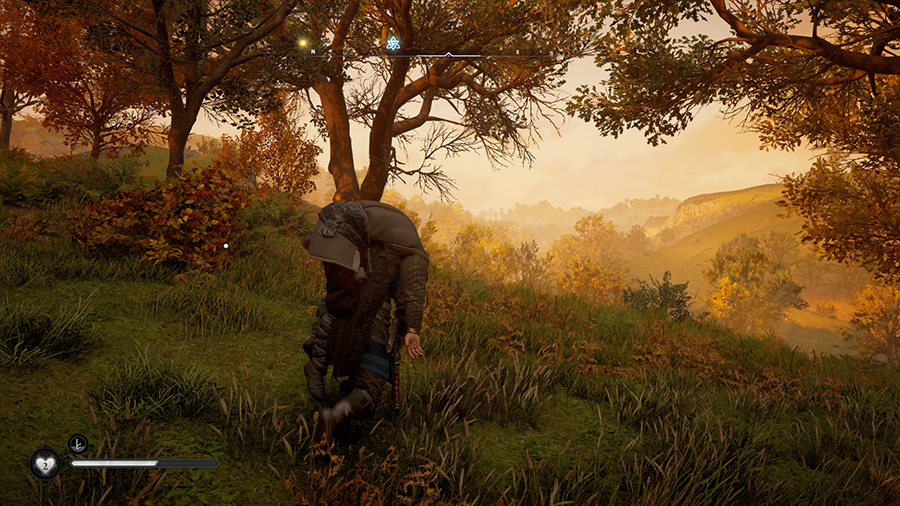
Task: Click the glowing yellow dot on the compass
Action: pyautogui.click(x=302, y=43)
